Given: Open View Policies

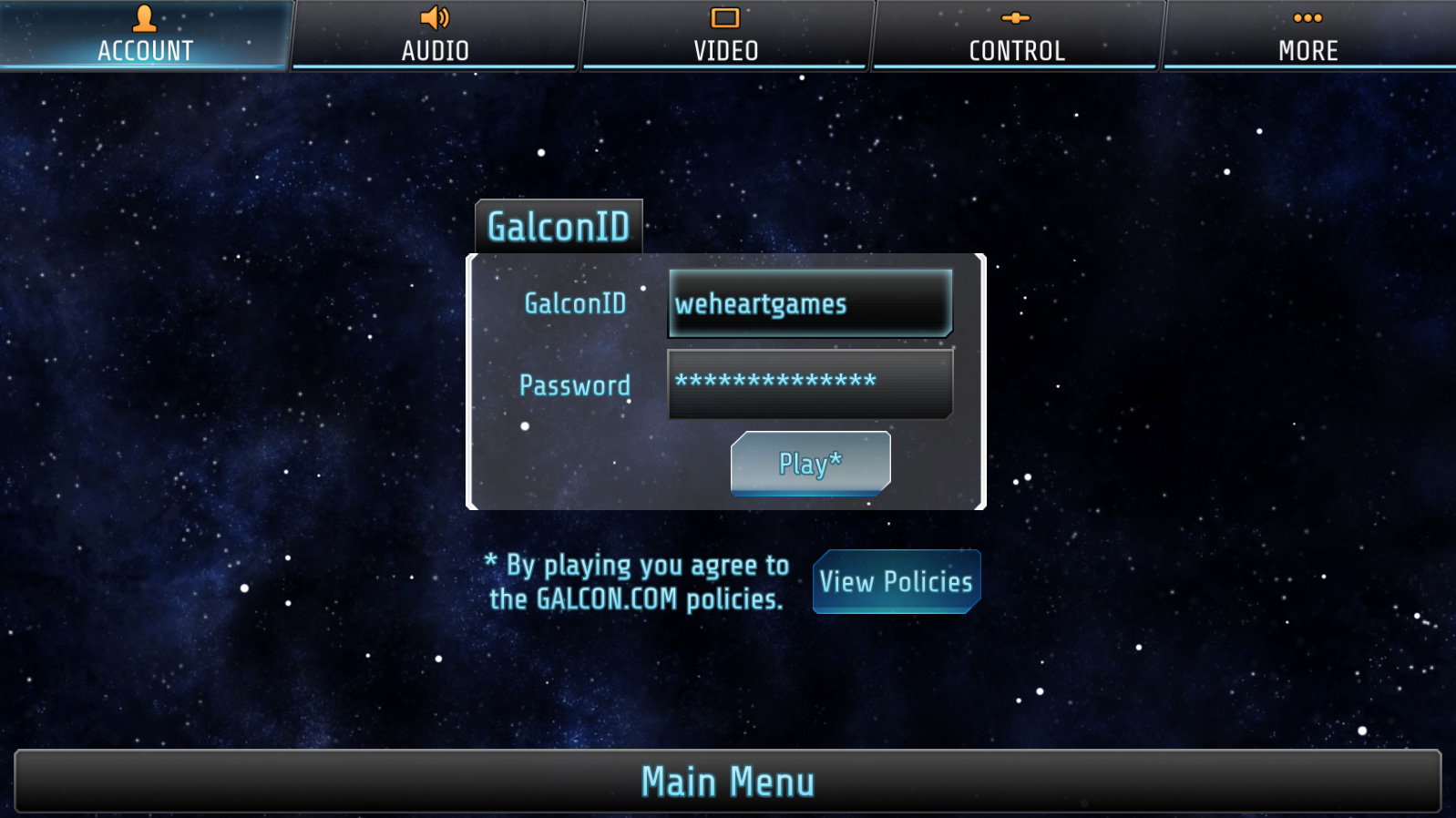Looking at the screenshot, I should [x=896, y=581].
